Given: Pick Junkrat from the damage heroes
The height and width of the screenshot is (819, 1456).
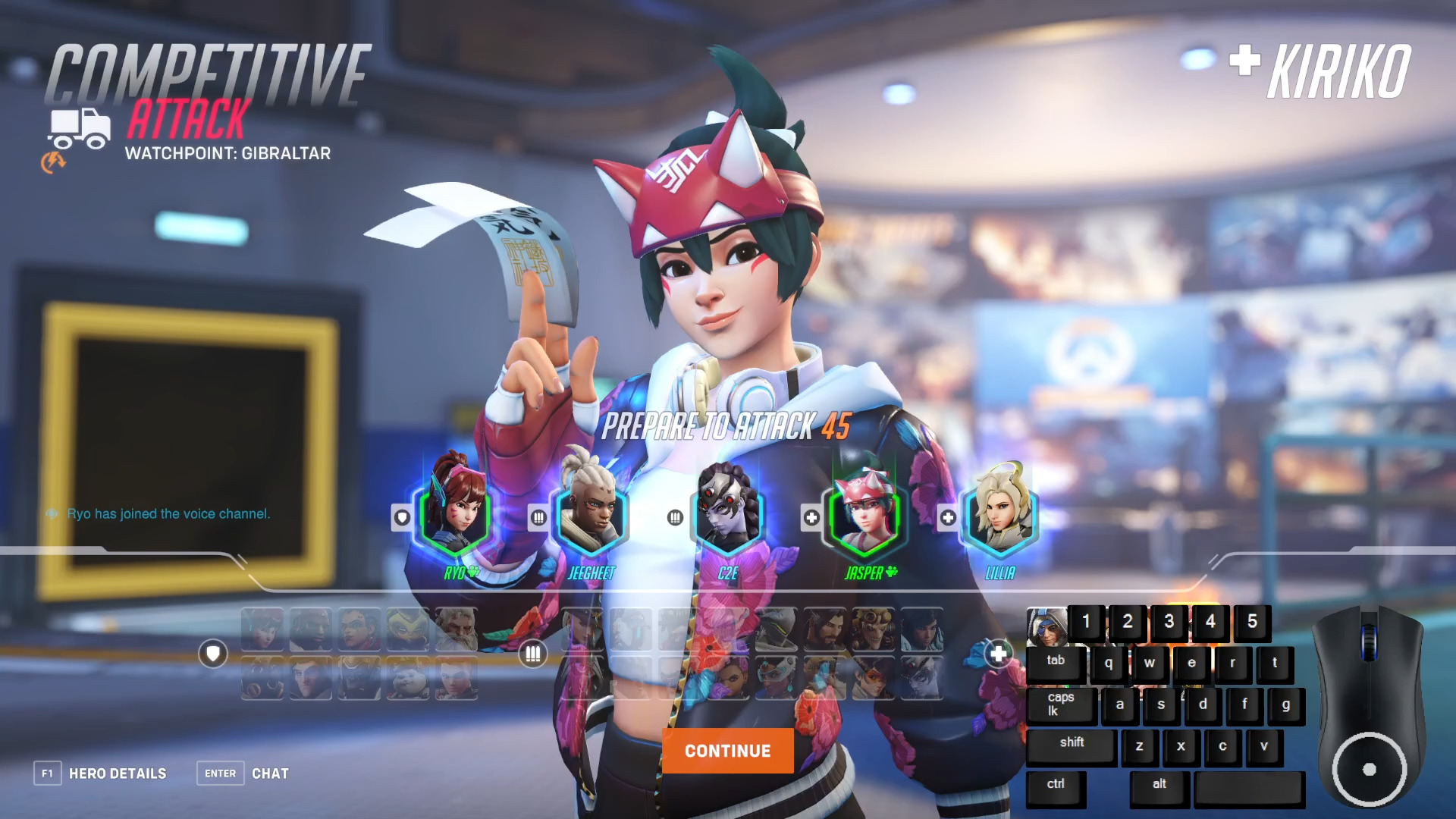Looking at the screenshot, I should [874, 628].
